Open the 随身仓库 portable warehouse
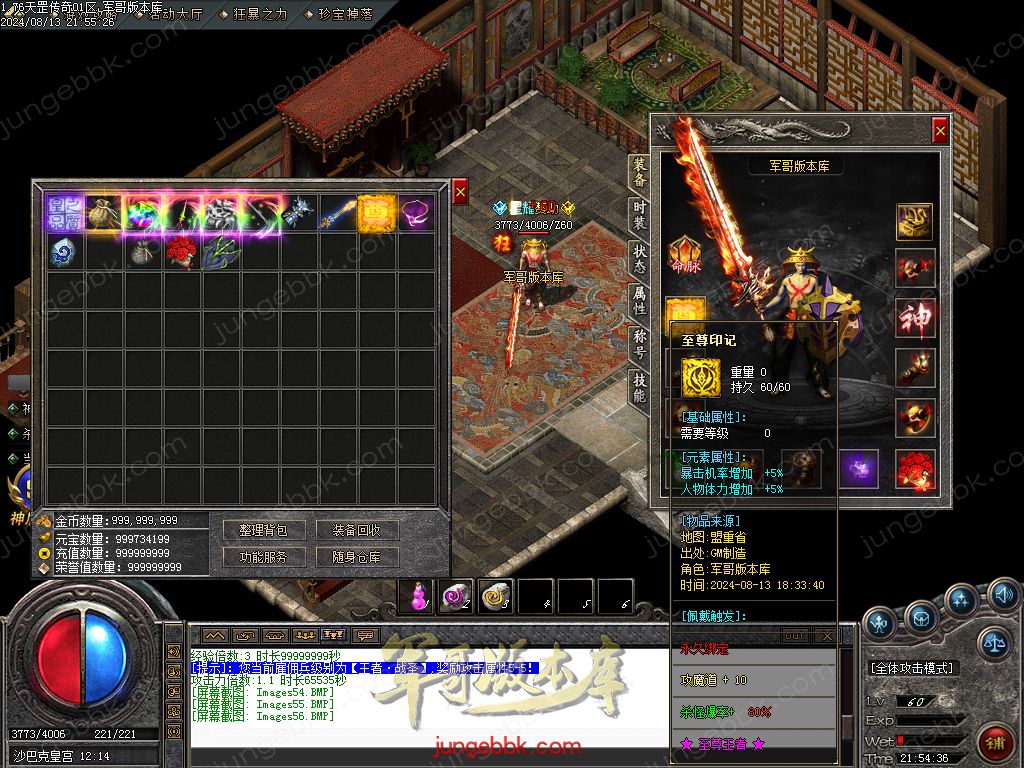Viewport: 1024px width, 768px height. [356, 557]
